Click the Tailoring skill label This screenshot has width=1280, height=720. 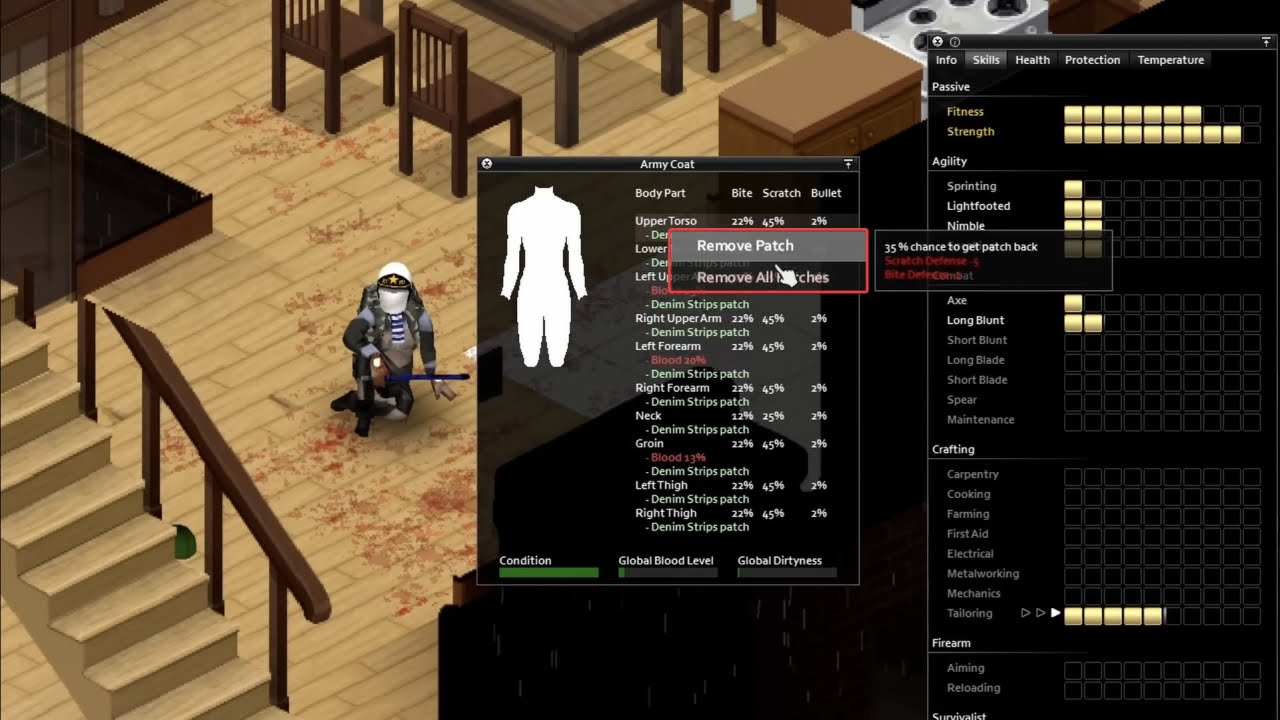(x=969, y=613)
